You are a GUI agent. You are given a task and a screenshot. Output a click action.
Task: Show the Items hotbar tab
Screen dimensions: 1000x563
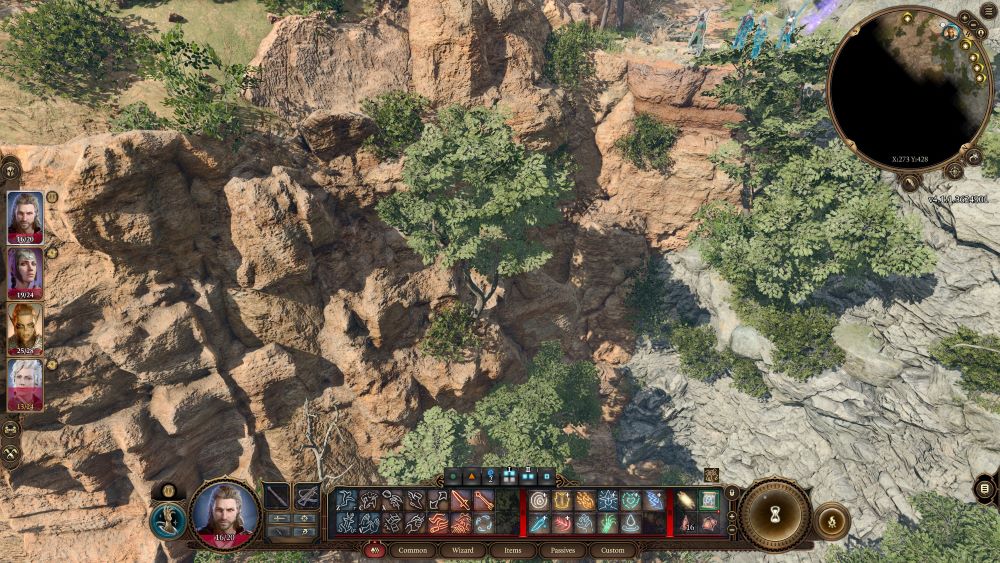coord(512,550)
